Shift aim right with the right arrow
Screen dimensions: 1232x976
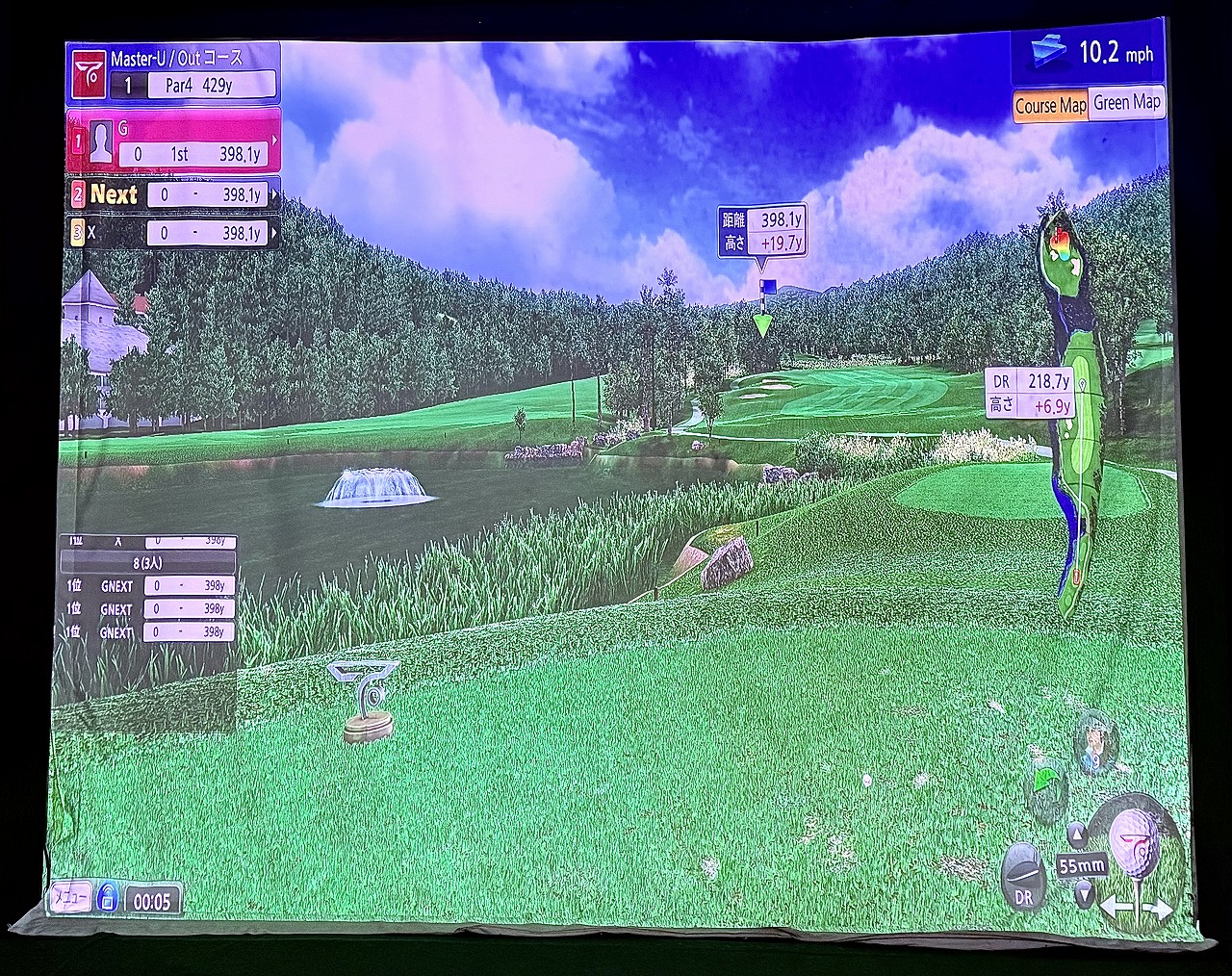pos(1162,907)
